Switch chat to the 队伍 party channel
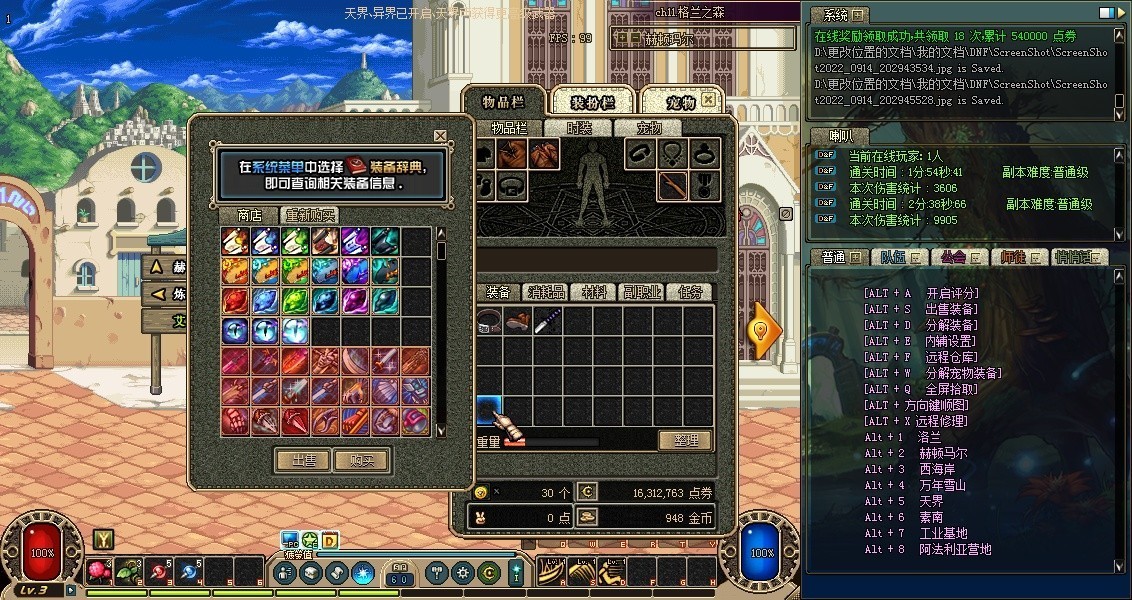The height and width of the screenshot is (600, 1132). (897, 257)
